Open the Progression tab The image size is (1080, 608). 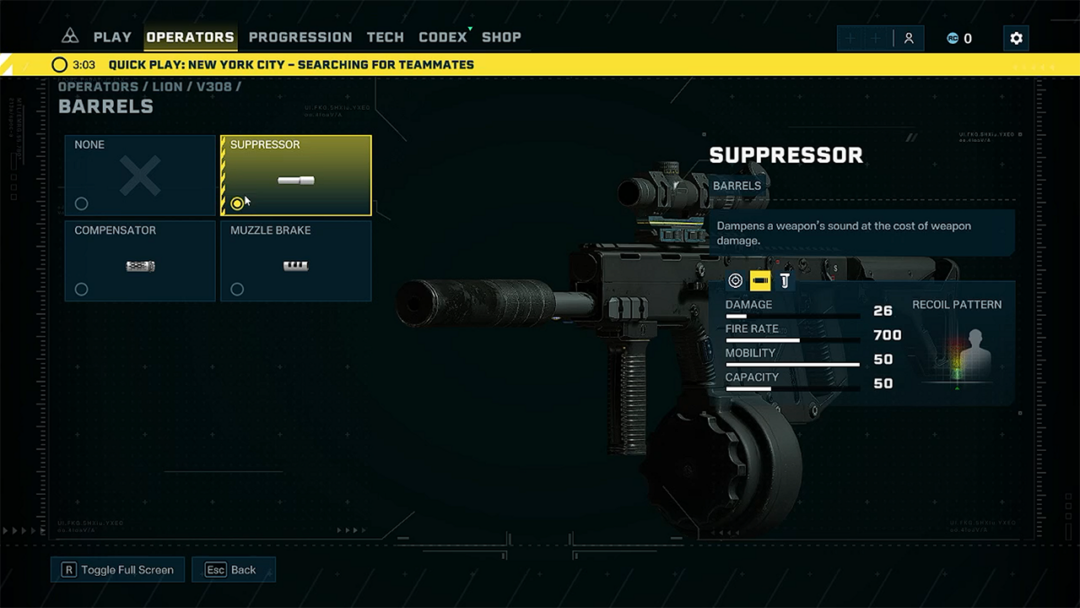pyautogui.click(x=300, y=37)
